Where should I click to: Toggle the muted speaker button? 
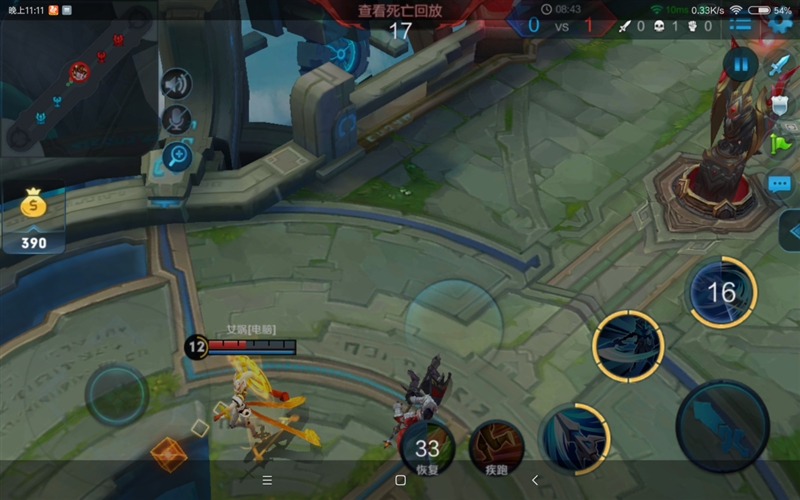click(177, 83)
